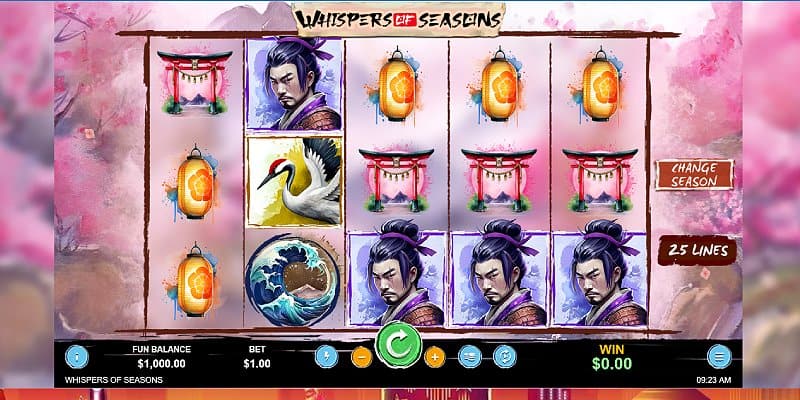The height and width of the screenshot is (400, 800).
Task: Open the autoplay settings icon
Action: click(x=505, y=356)
